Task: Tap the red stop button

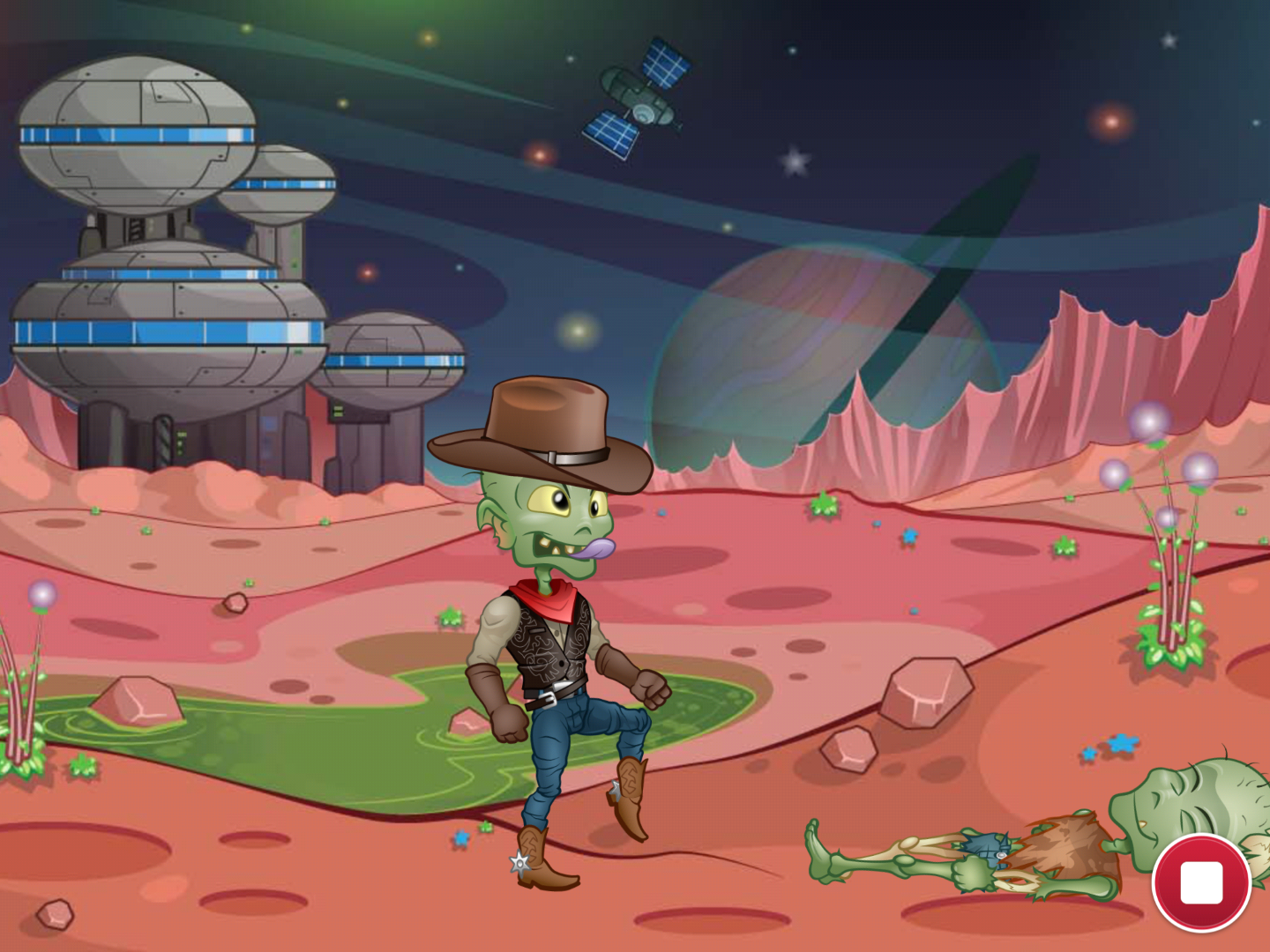Action: coord(1201,882)
